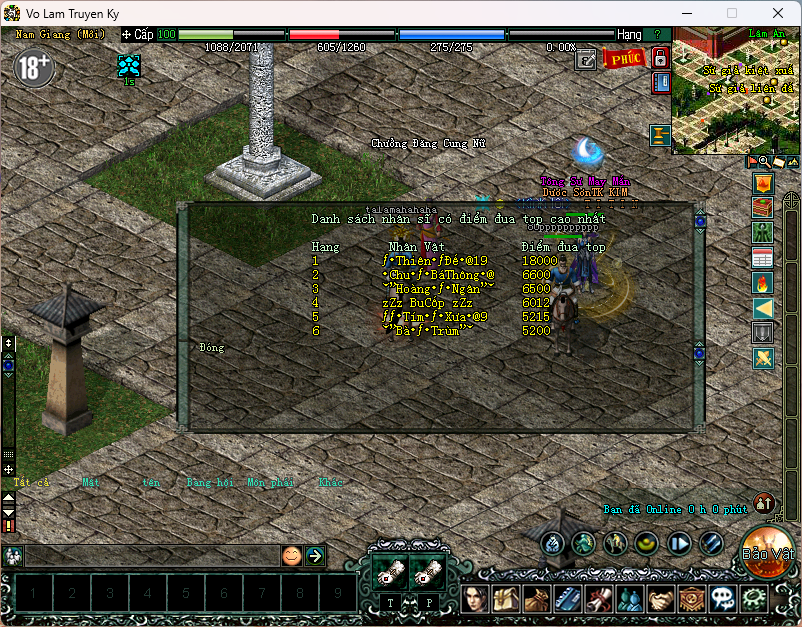Select the Tất cả chat tab

click(31, 482)
